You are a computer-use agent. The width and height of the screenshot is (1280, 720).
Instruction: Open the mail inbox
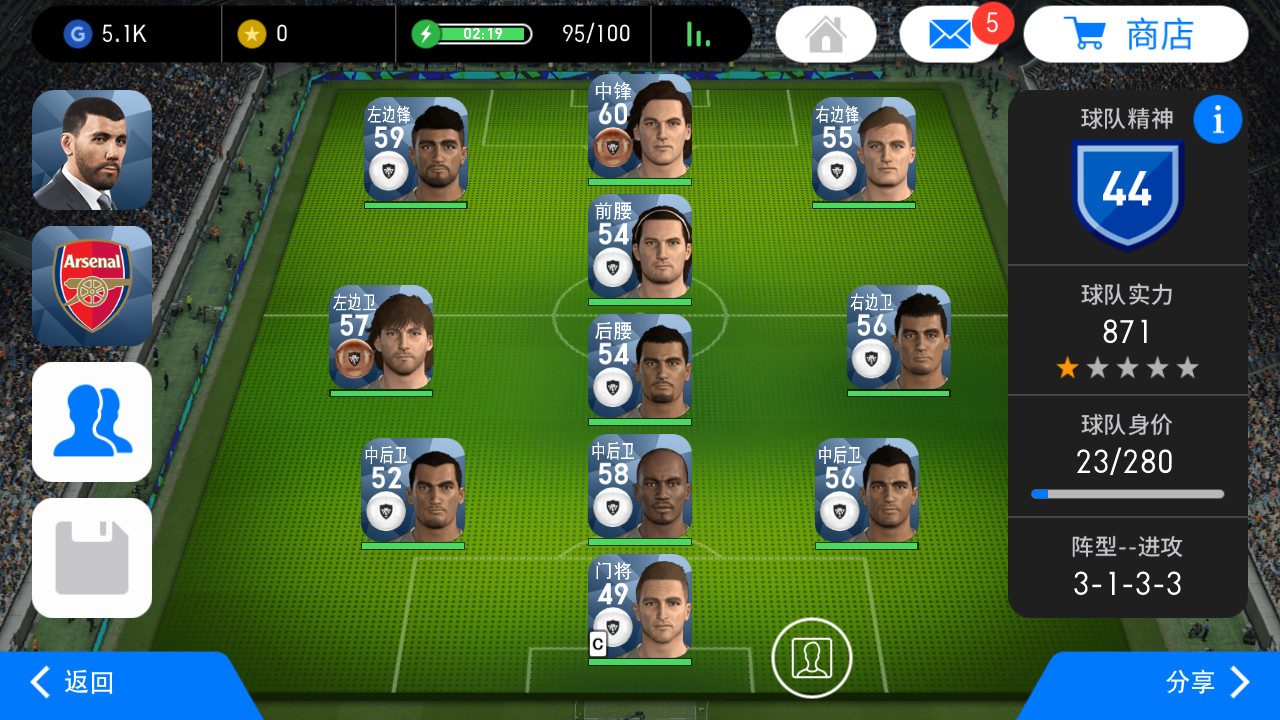pos(949,34)
